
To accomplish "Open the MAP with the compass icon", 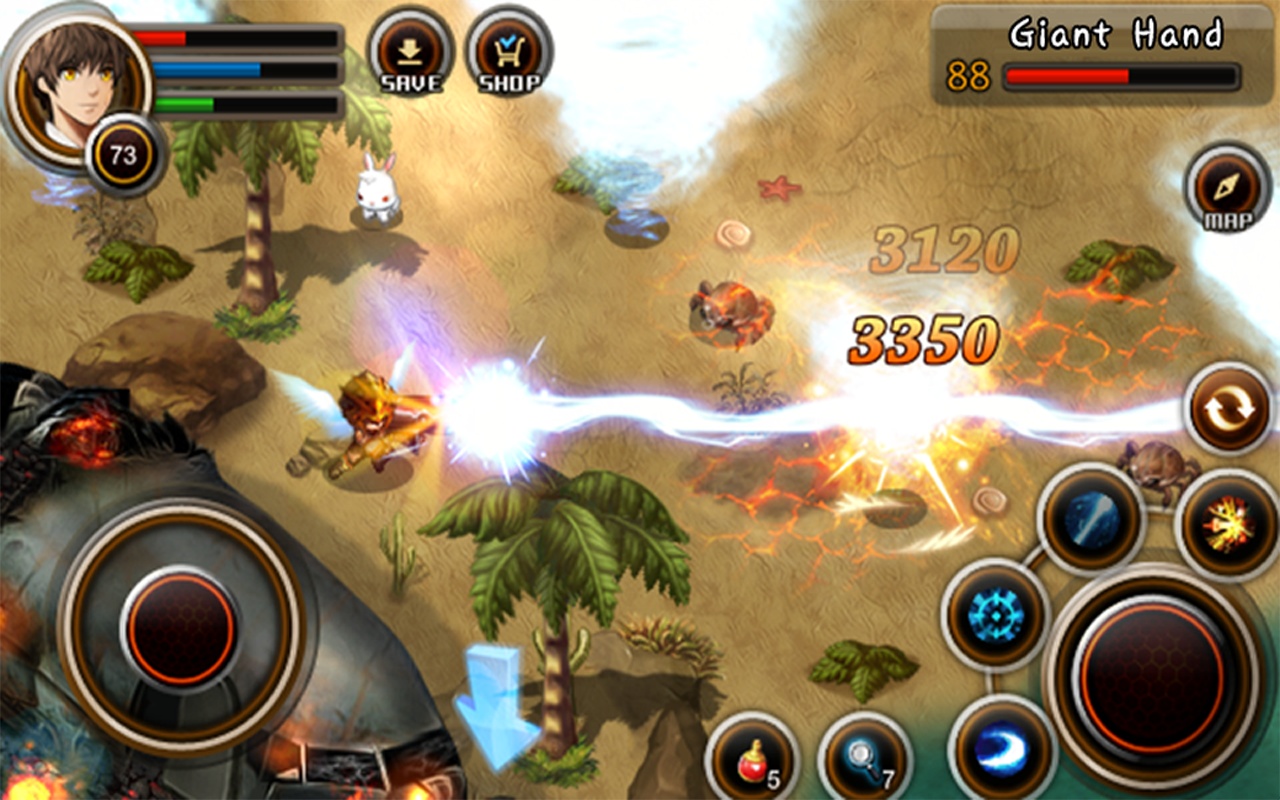I will [1227, 190].
